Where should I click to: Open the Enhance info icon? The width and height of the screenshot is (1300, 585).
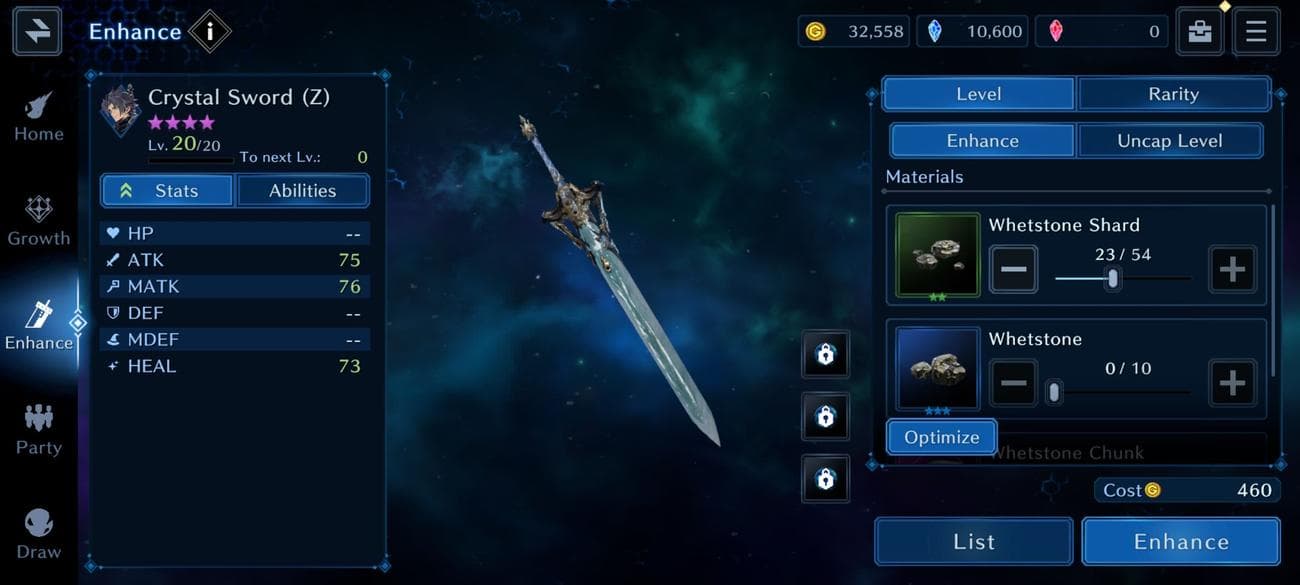pos(209,32)
